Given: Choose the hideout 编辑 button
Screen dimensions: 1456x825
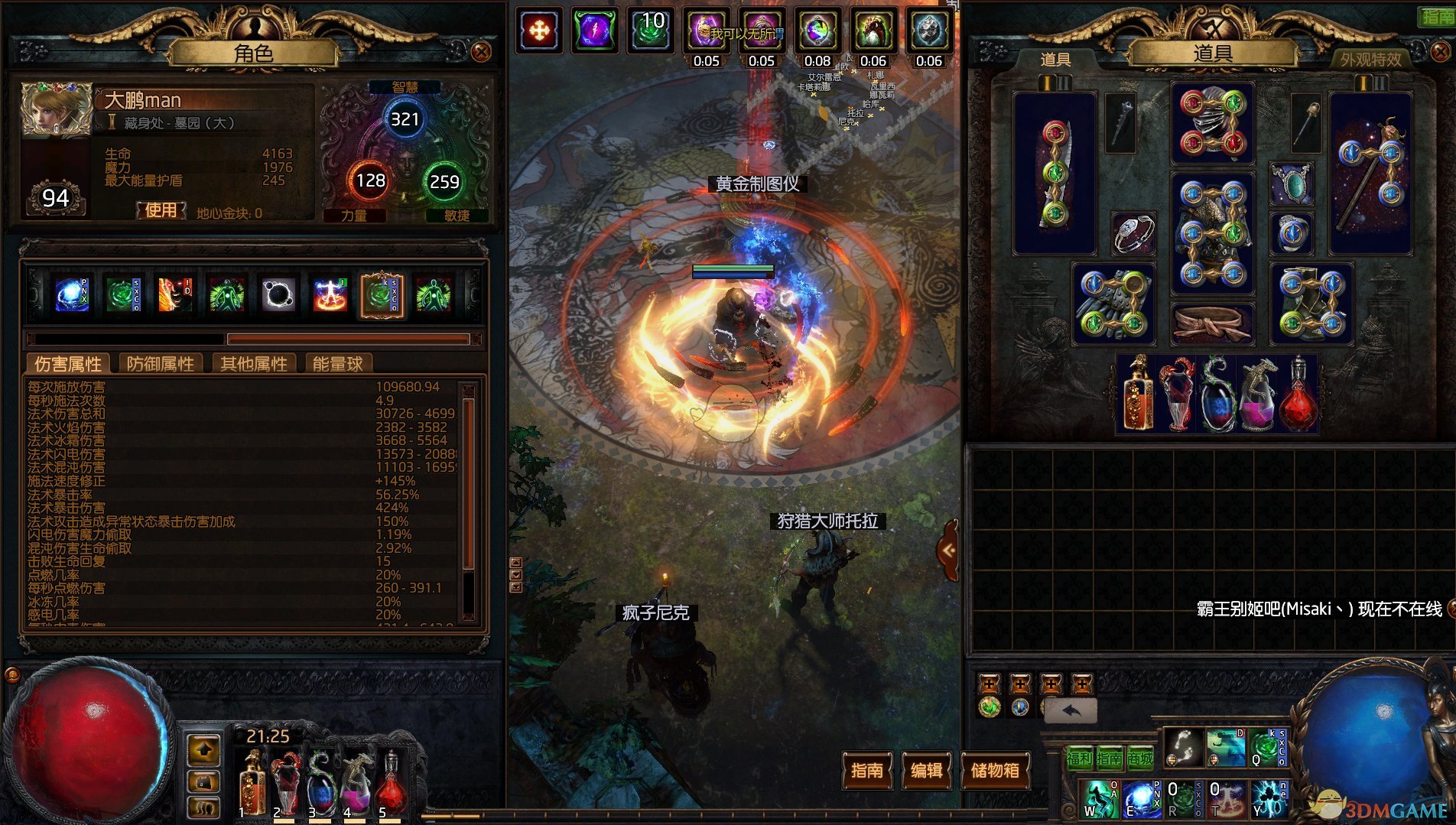Looking at the screenshot, I should (926, 770).
